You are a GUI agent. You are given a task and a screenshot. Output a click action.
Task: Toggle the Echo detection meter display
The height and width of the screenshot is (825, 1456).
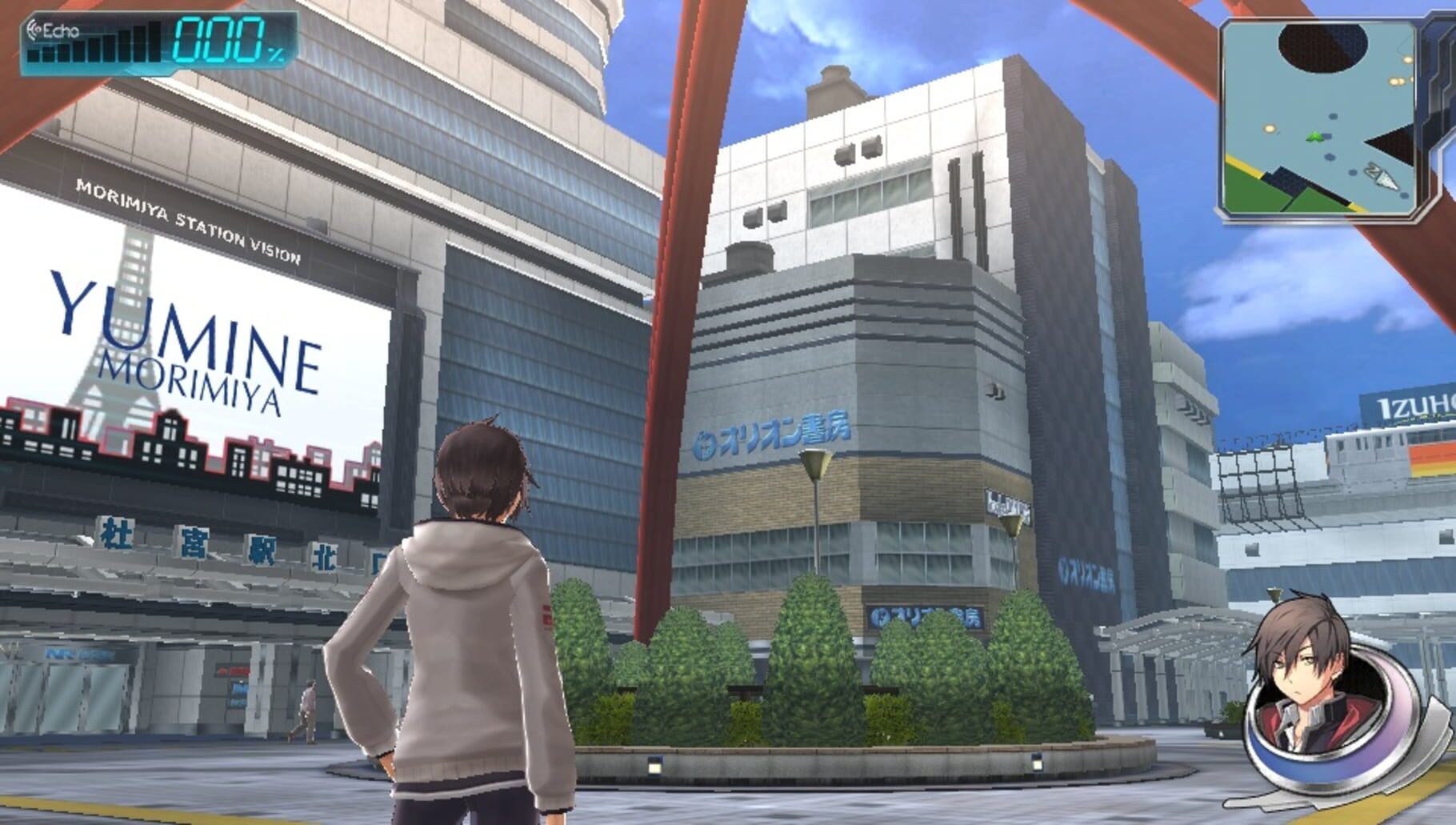(96, 44)
